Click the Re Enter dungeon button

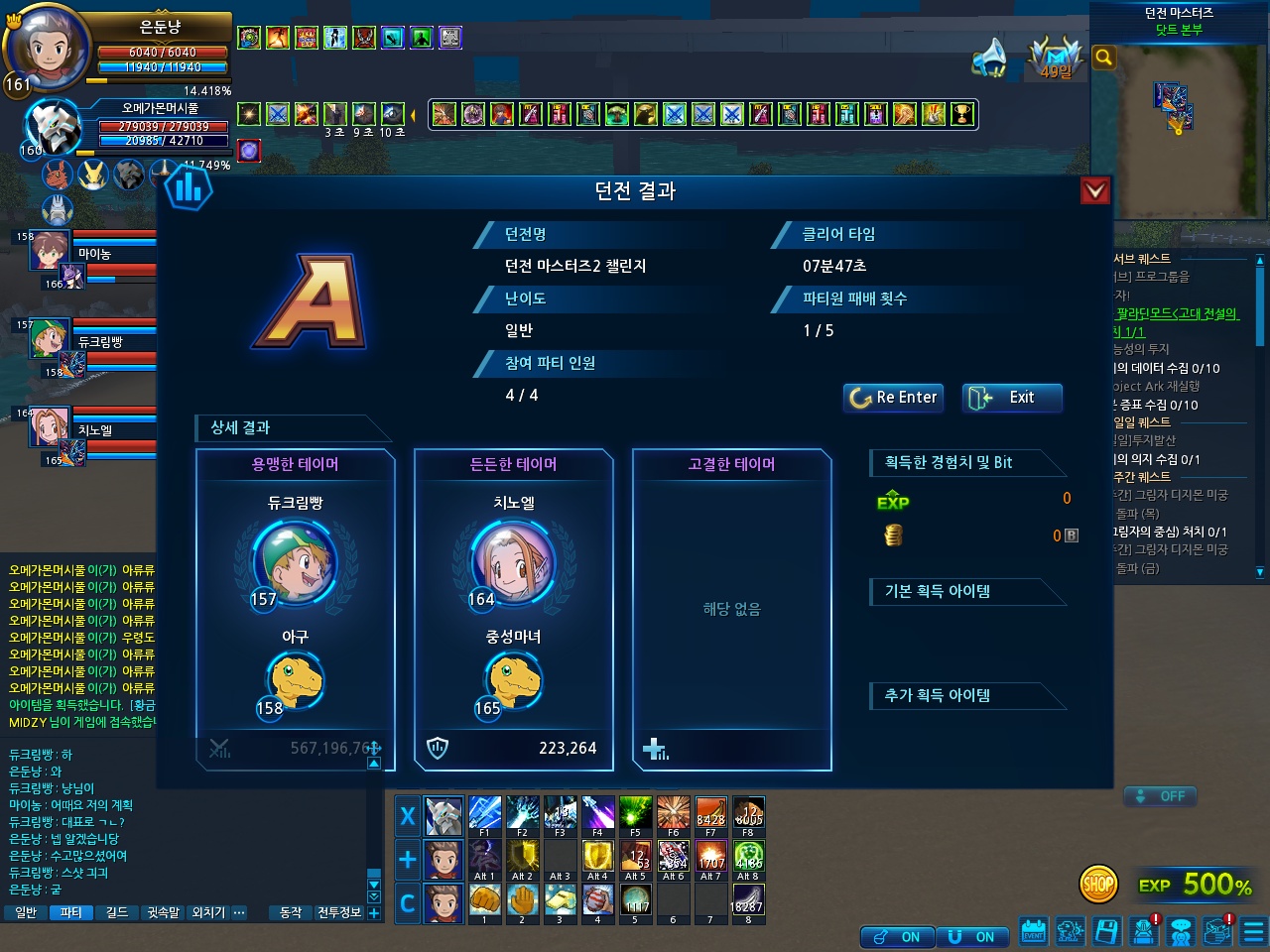click(x=892, y=398)
